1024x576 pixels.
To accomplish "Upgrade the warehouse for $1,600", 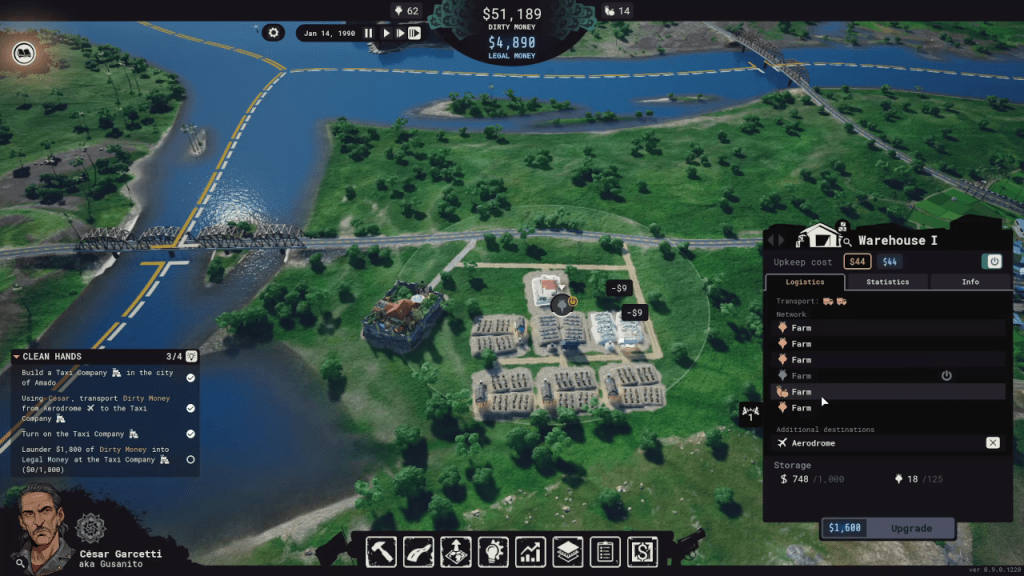I will tap(888, 528).
